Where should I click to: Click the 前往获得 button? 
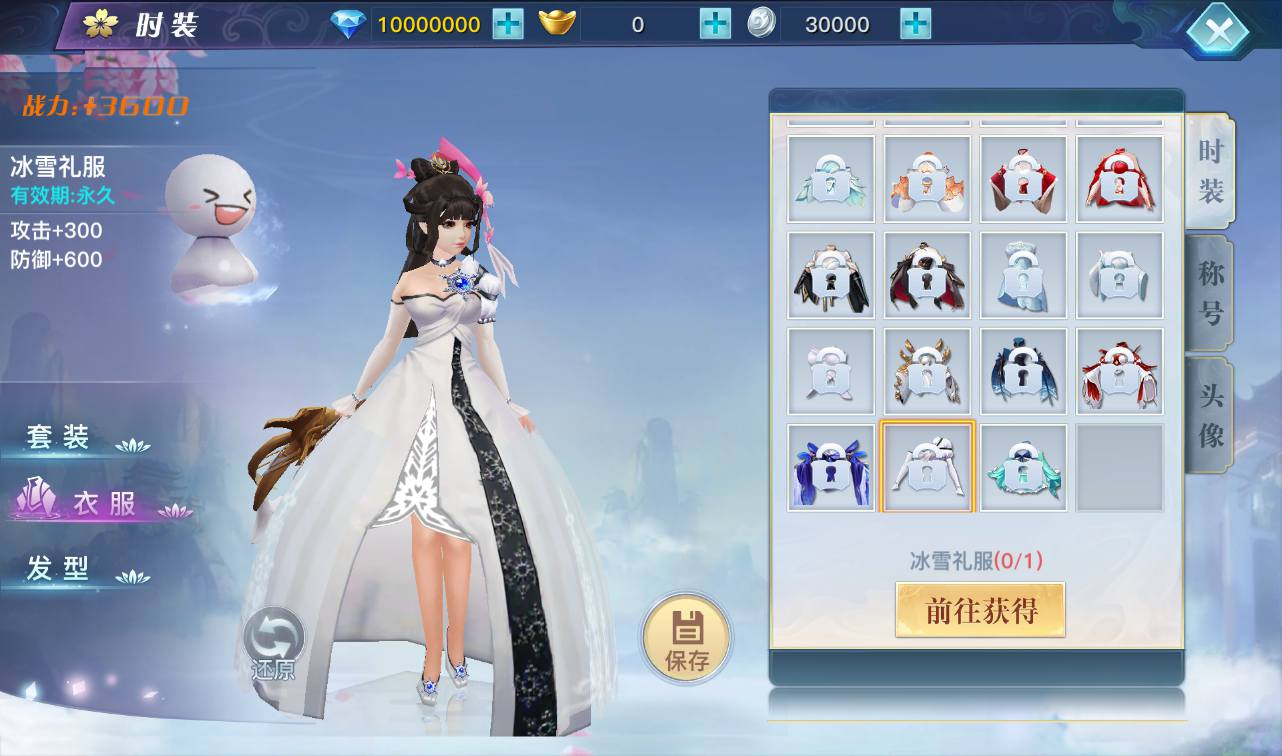coord(980,610)
